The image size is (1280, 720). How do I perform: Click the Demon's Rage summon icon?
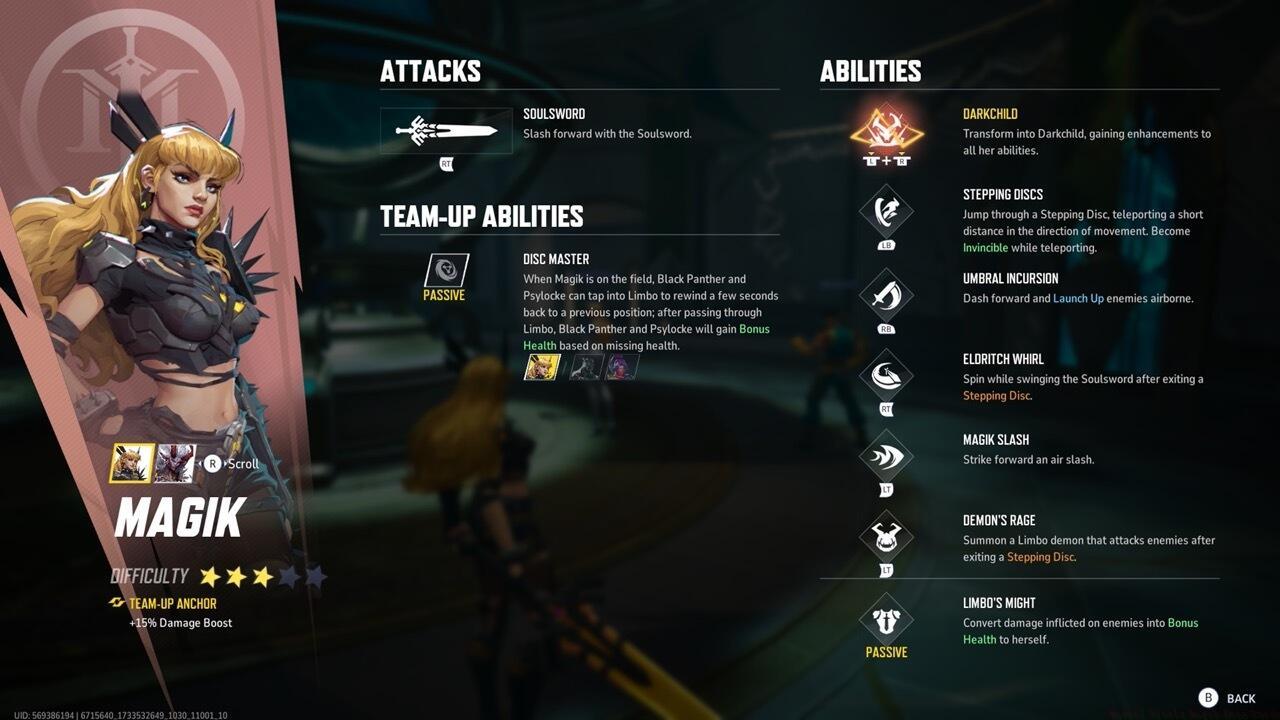(x=886, y=538)
